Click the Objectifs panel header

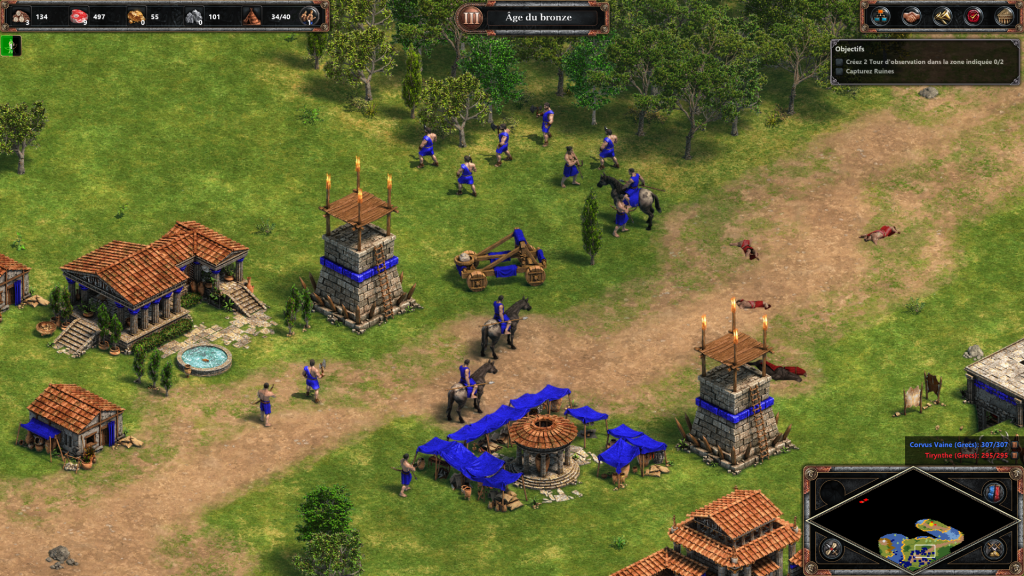(850, 48)
